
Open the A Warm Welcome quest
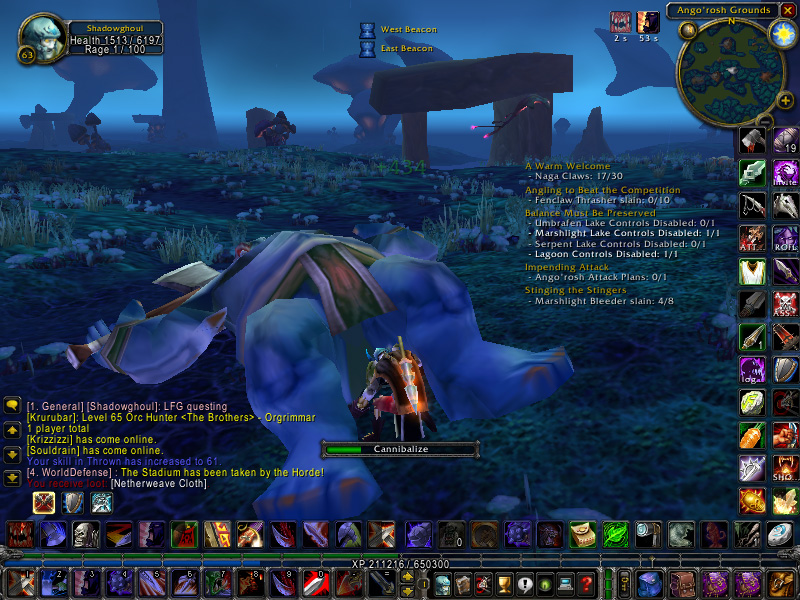567,166
